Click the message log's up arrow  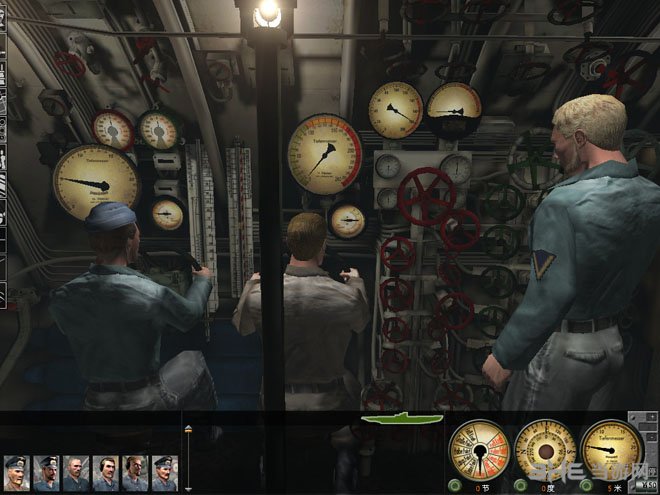tap(190, 427)
